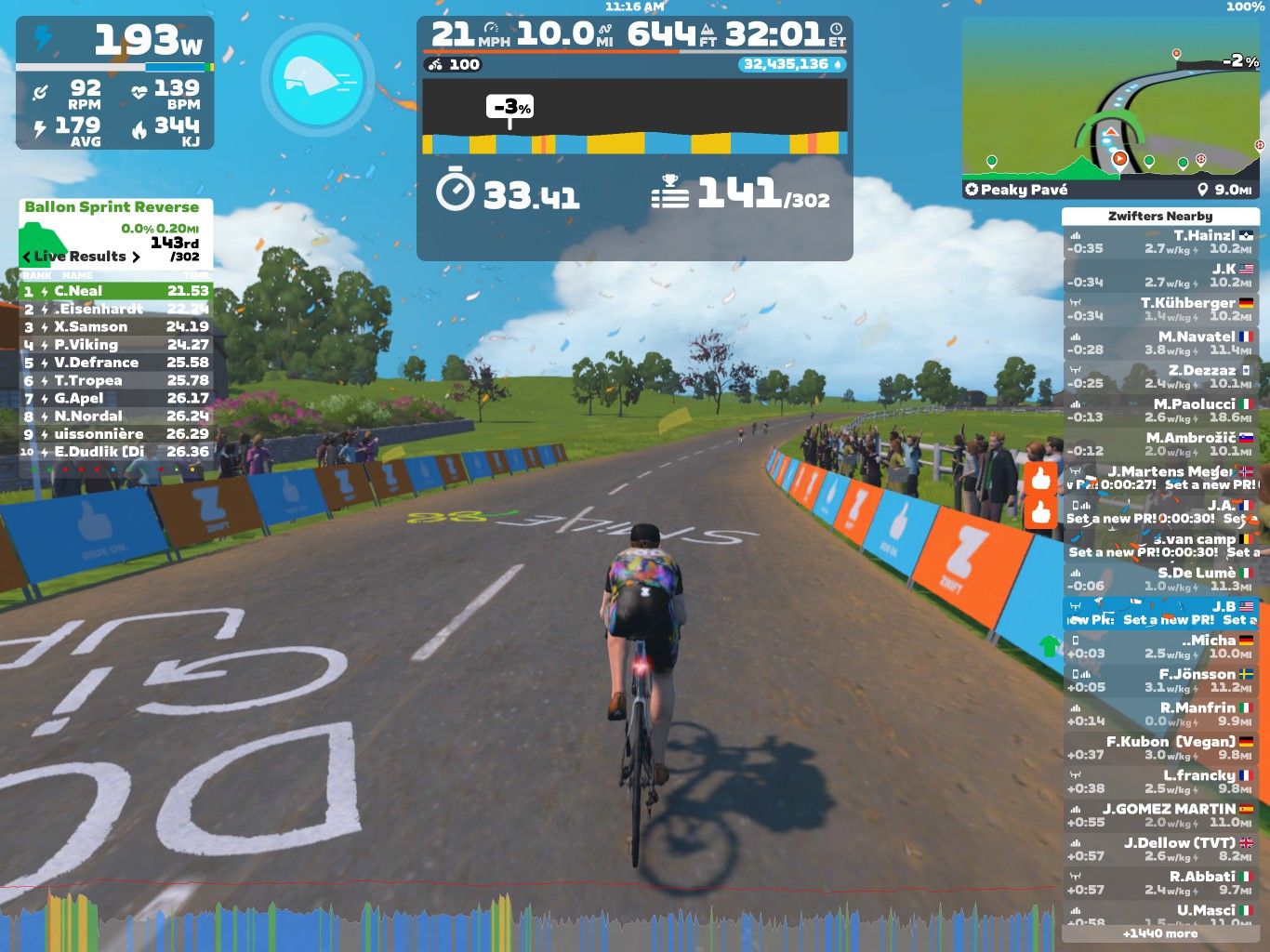This screenshot has height=952, width=1270.
Task: Select highlighted J.B rider row
Action: click(x=1160, y=613)
